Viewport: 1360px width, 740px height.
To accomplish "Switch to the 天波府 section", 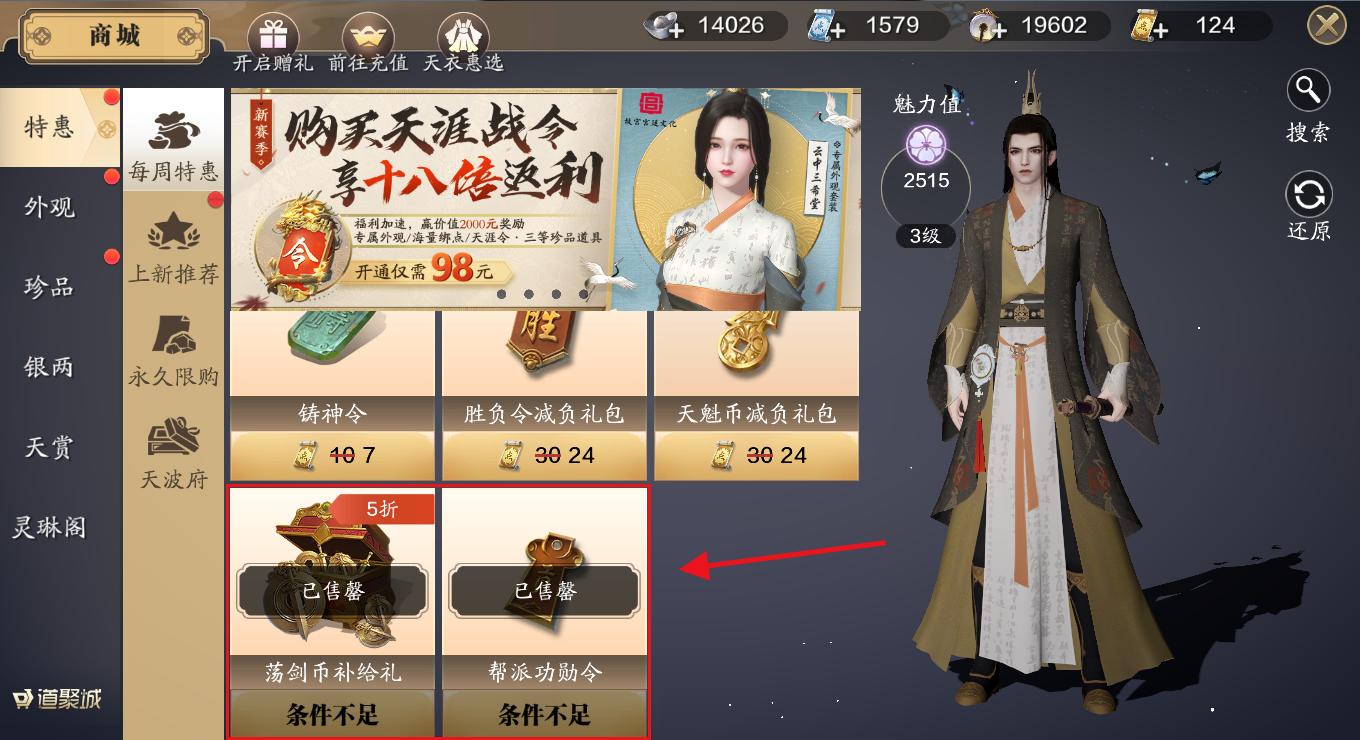I will tap(174, 450).
